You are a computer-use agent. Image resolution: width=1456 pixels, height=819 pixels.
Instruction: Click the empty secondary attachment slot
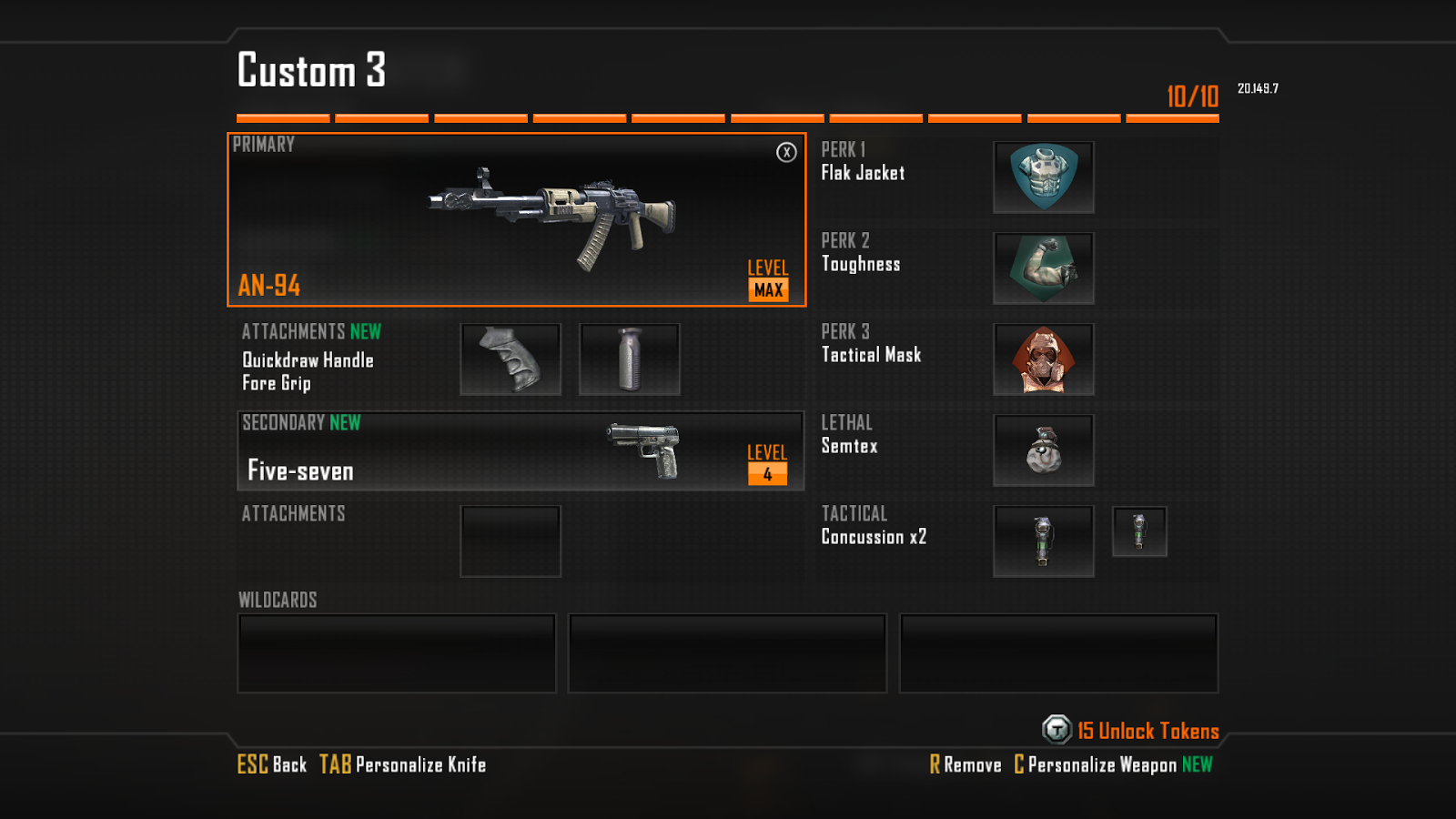511,541
